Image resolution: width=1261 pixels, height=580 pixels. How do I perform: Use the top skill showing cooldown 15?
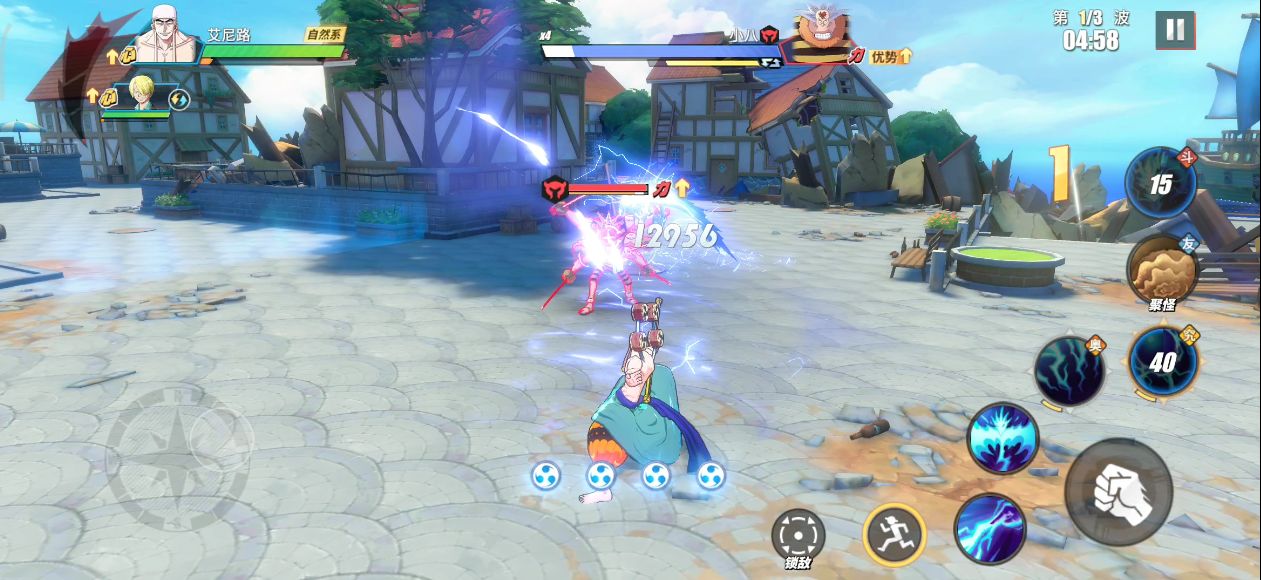click(x=1160, y=183)
